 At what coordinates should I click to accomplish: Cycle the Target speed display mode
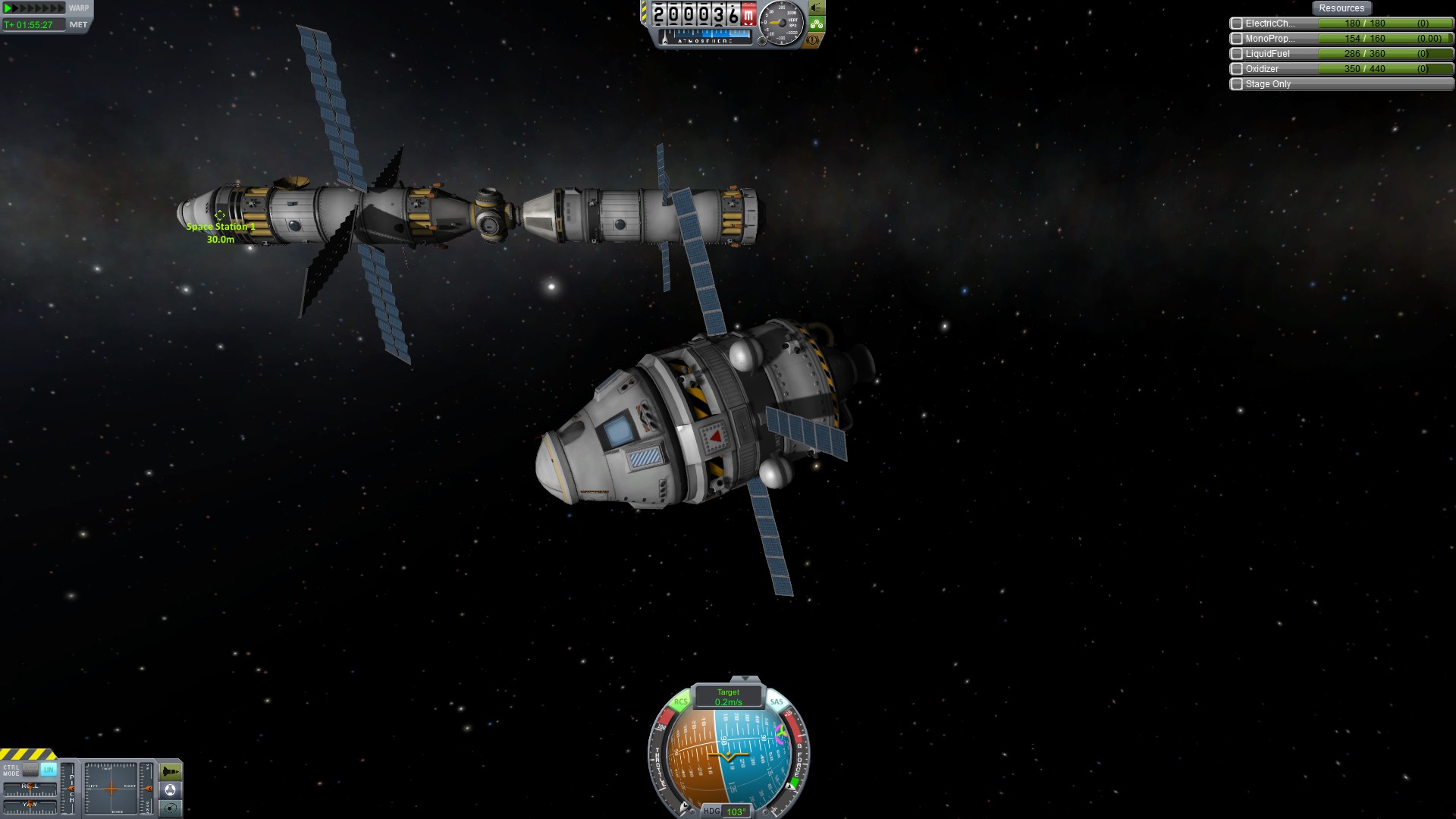[728, 697]
